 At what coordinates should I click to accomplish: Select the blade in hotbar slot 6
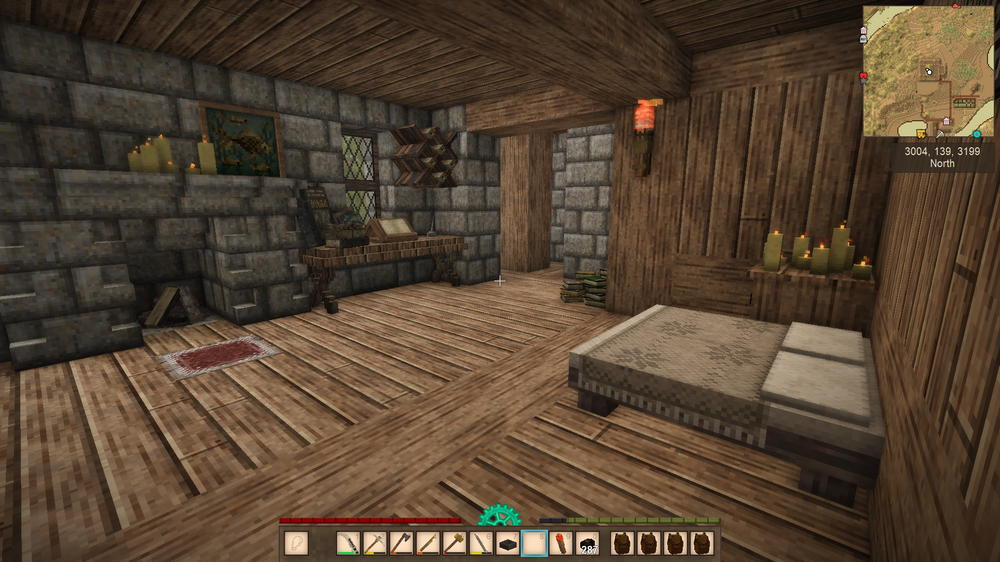482,544
